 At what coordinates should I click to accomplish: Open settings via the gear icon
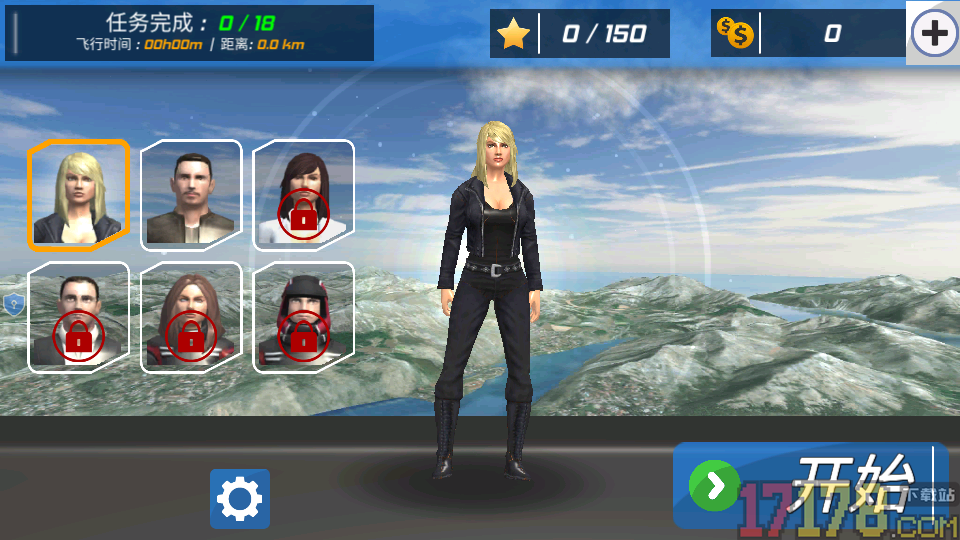pyautogui.click(x=240, y=499)
